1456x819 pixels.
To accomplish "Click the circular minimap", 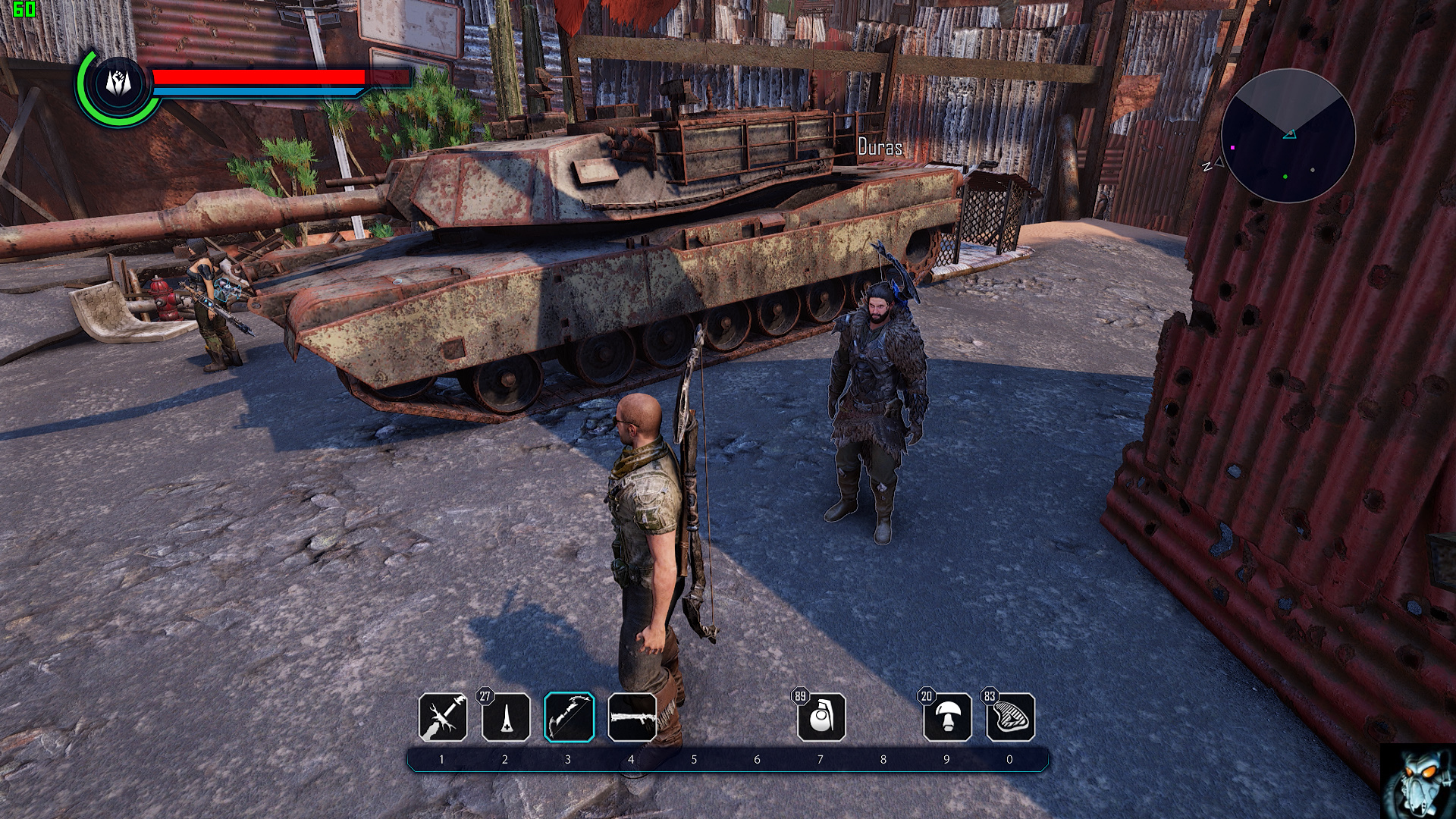I will click(x=1288, y=136).
